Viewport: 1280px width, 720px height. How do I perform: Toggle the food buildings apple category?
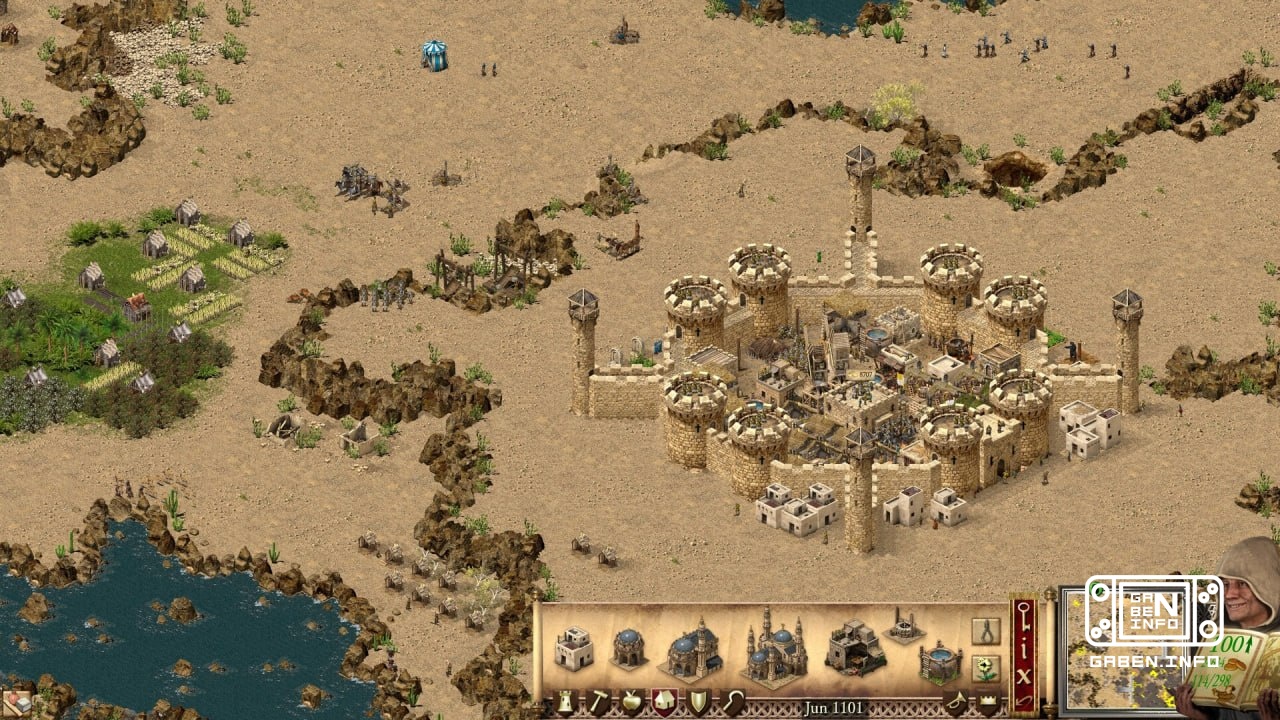coord(631,699)
